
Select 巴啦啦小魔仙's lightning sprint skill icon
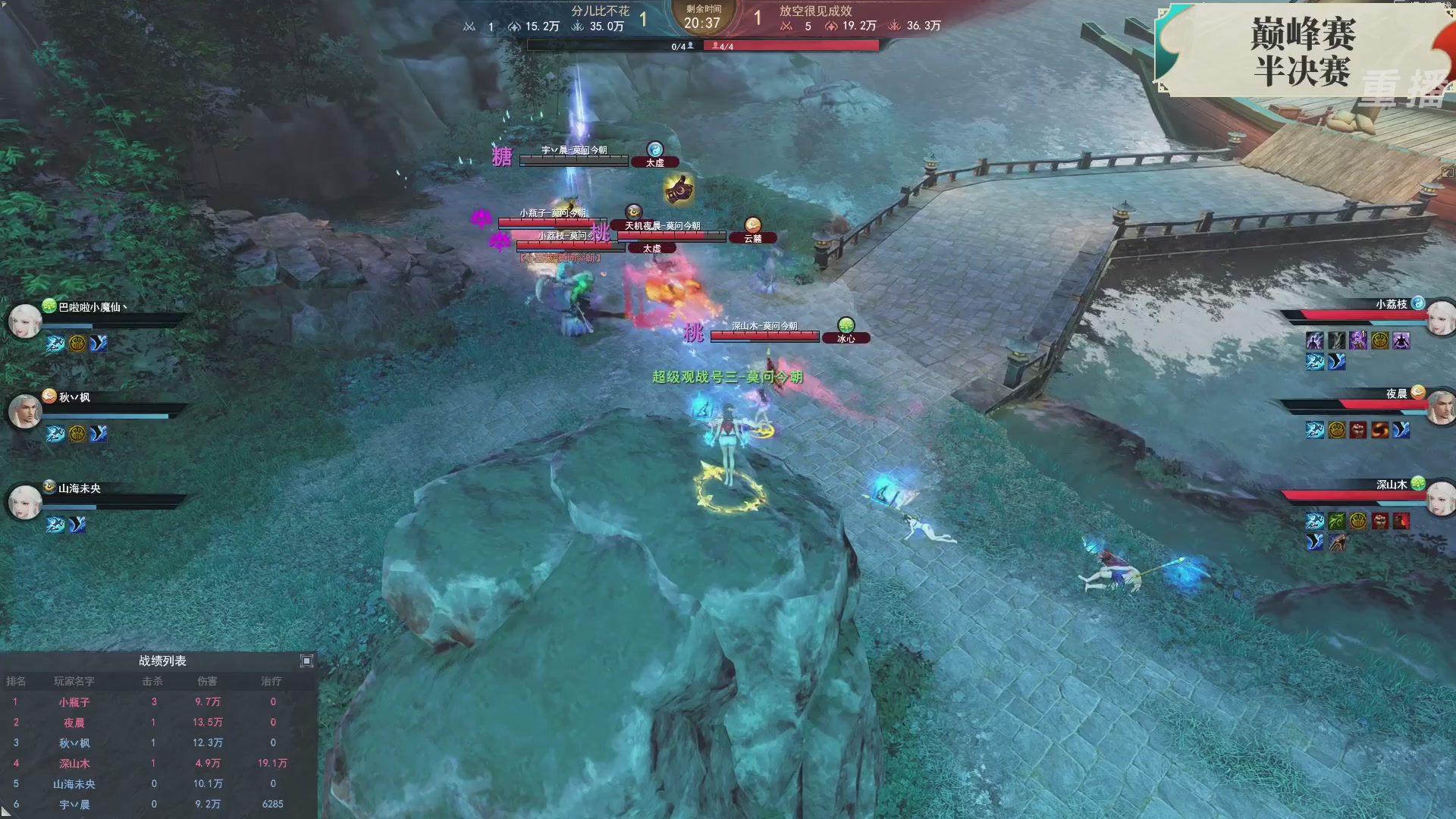pos(54,344)
